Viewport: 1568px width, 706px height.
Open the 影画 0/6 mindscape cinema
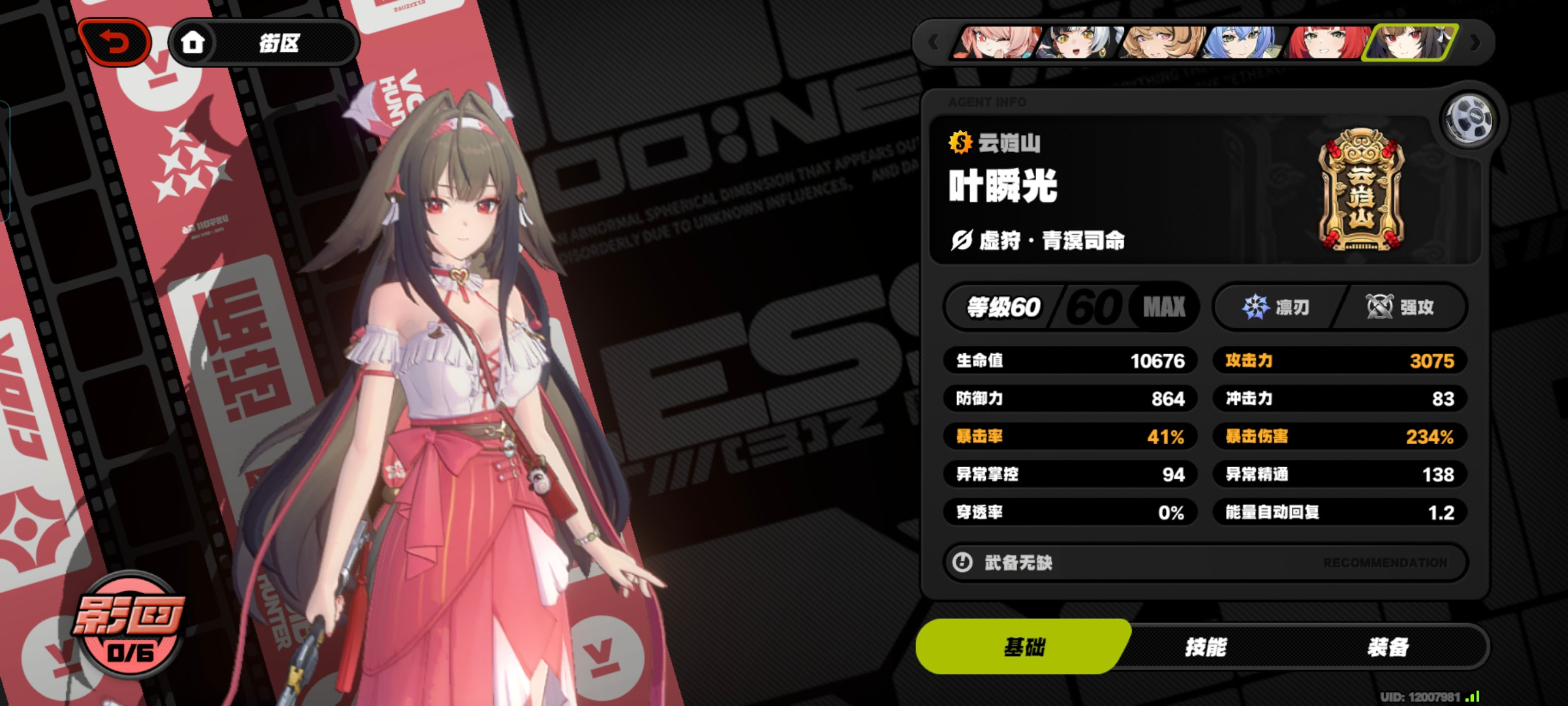click(129, 625)
